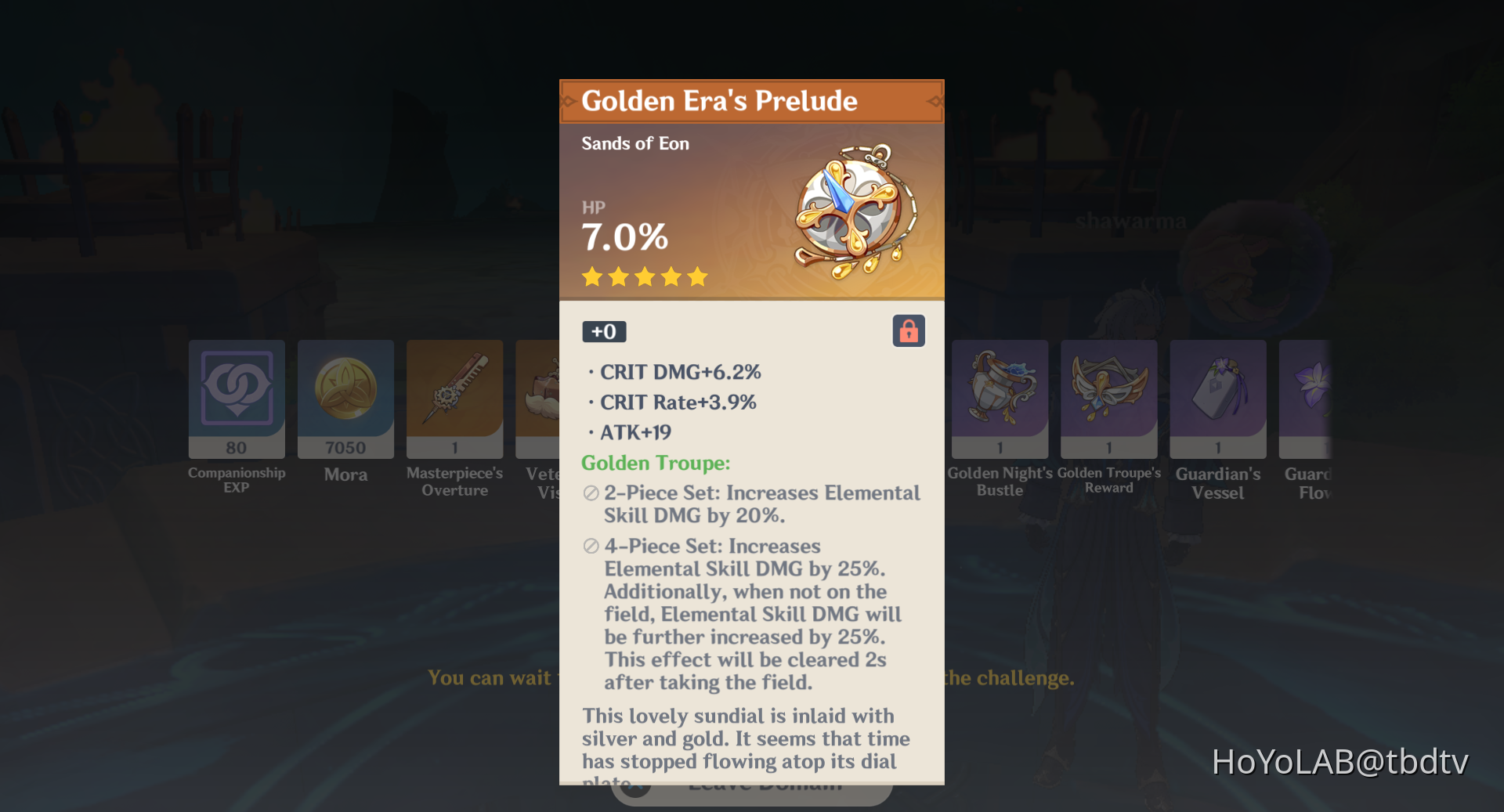Select the Golden Troupe's Reward feather icon

click(x=1108, y=399)
